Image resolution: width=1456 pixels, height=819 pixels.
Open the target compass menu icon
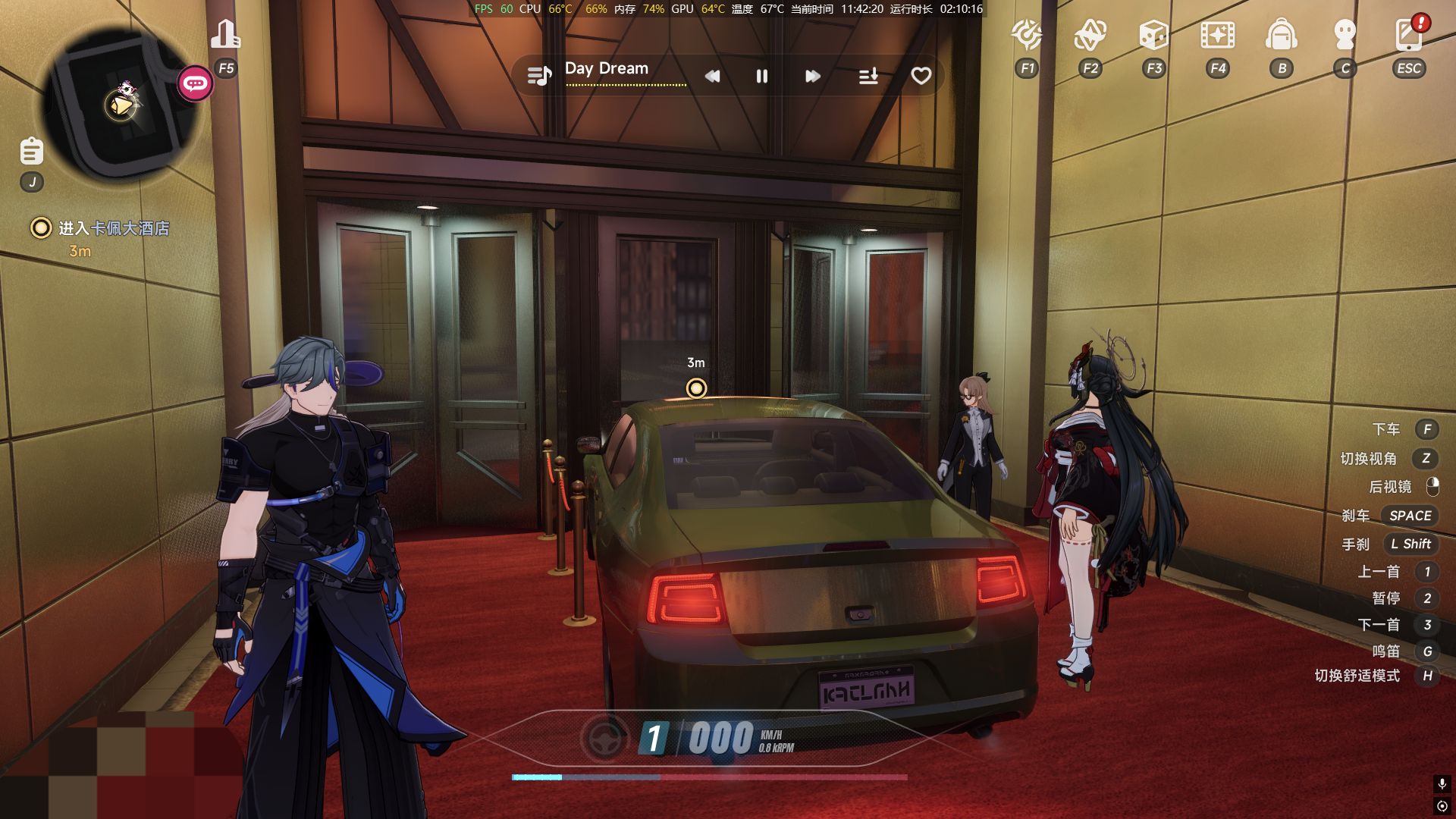[1027, 35]
